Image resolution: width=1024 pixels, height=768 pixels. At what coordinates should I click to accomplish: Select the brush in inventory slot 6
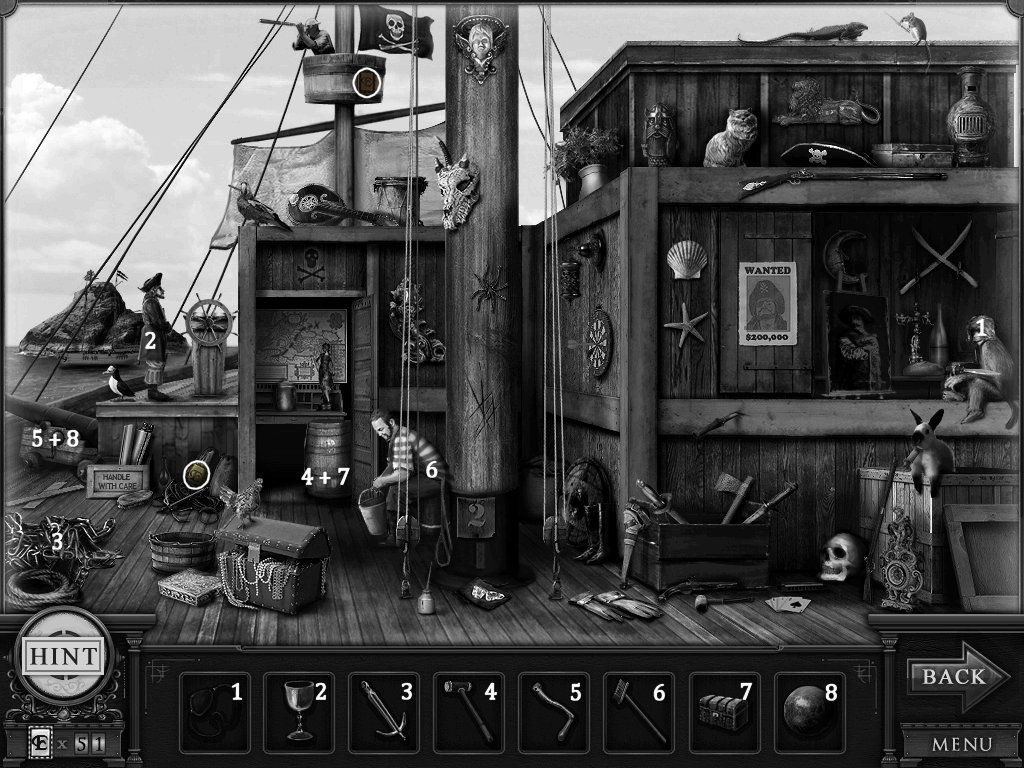click(638, 712)
